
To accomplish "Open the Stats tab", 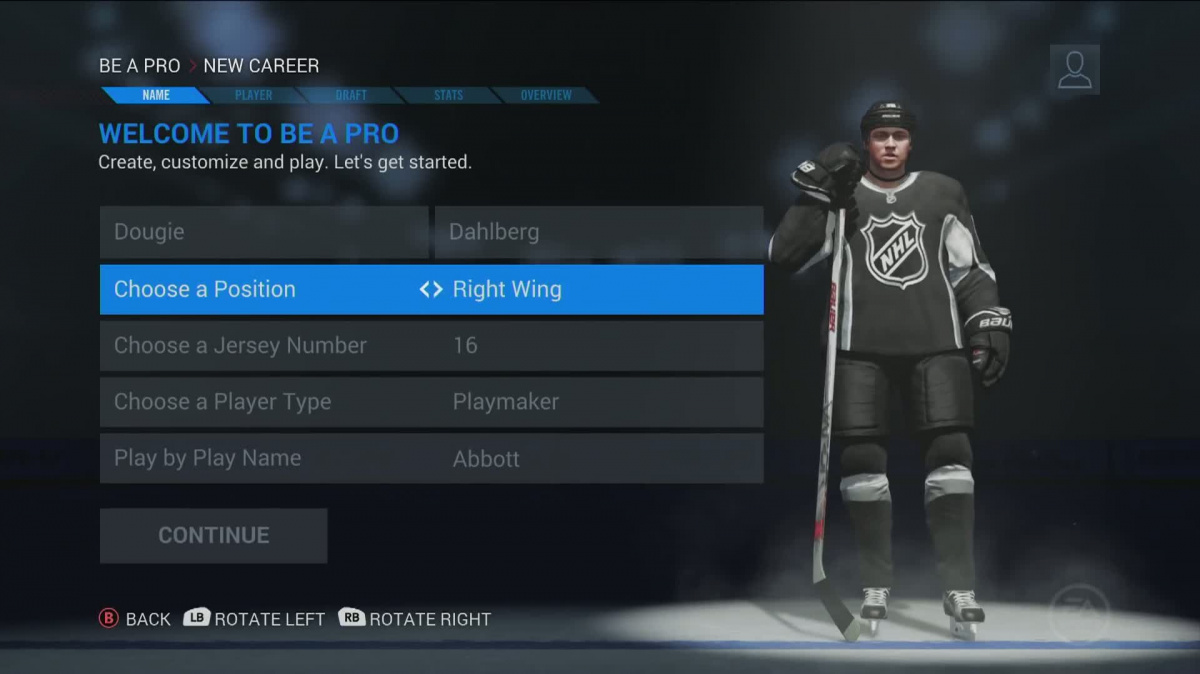I will tap(448, 95).
